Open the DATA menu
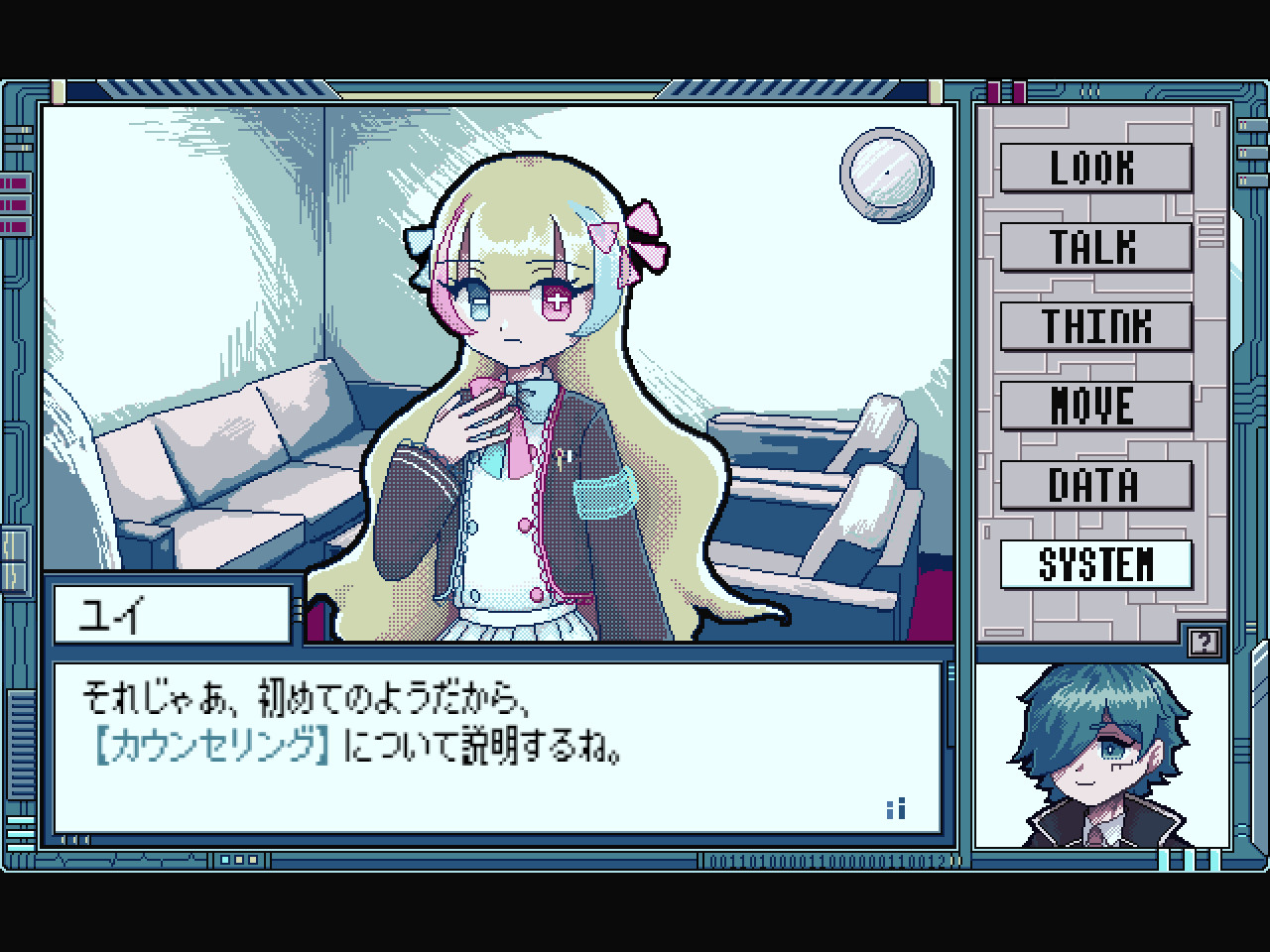The height and width of the screenshot is (952, 1270). pos(1096,485)
